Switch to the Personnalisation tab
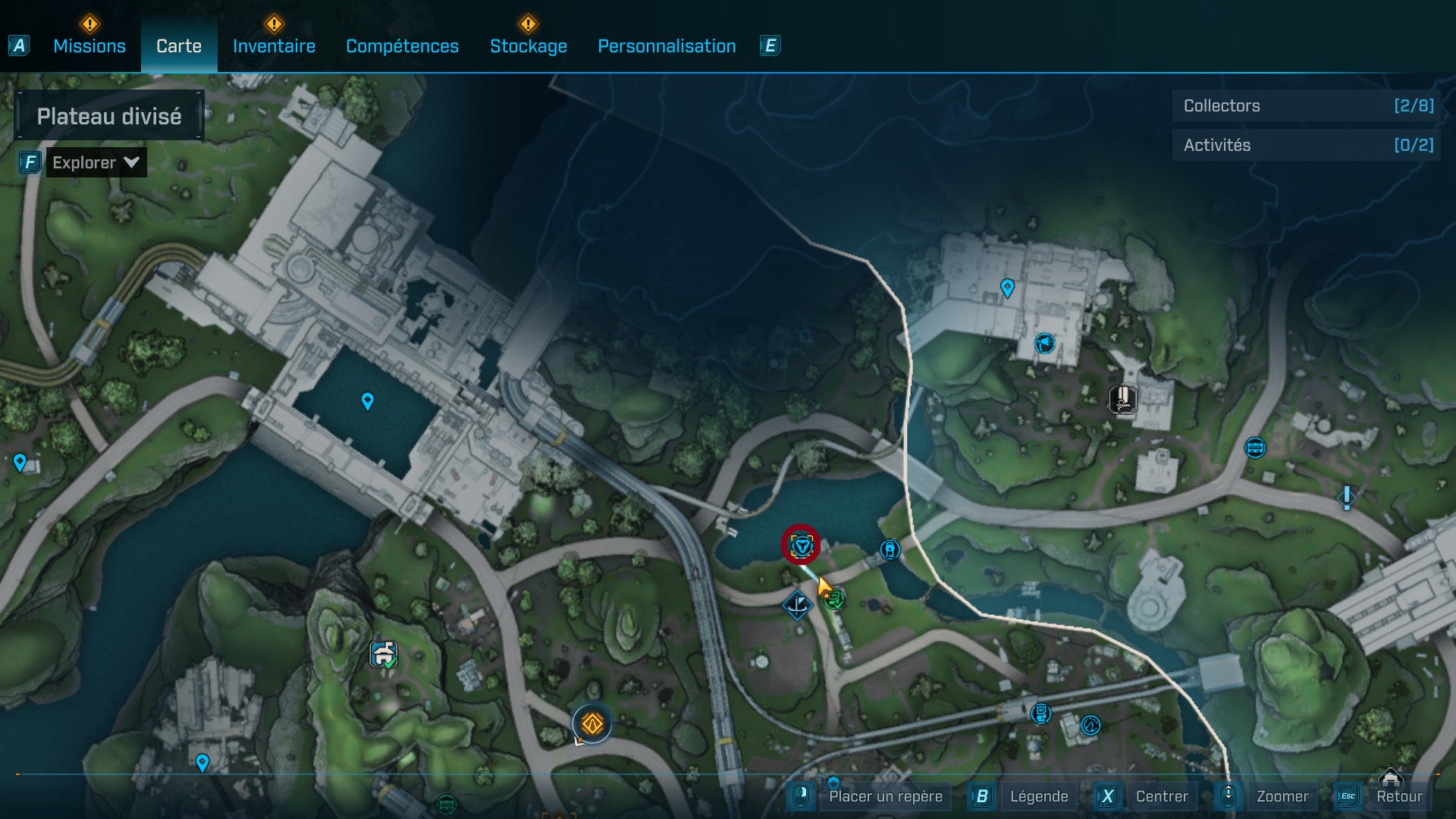Screen dimensions: 1456x819 [667, 46]
